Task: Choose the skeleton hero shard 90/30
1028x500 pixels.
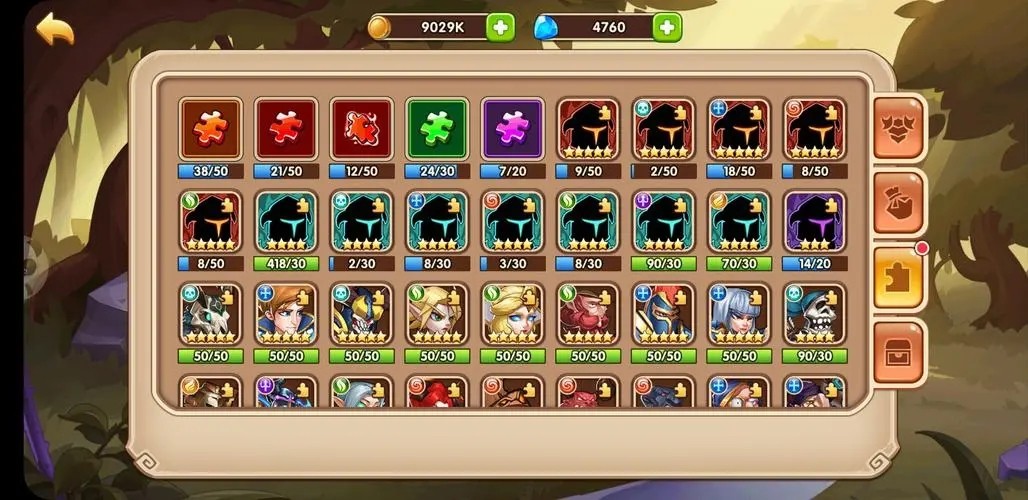Action: tap(814, 314)
